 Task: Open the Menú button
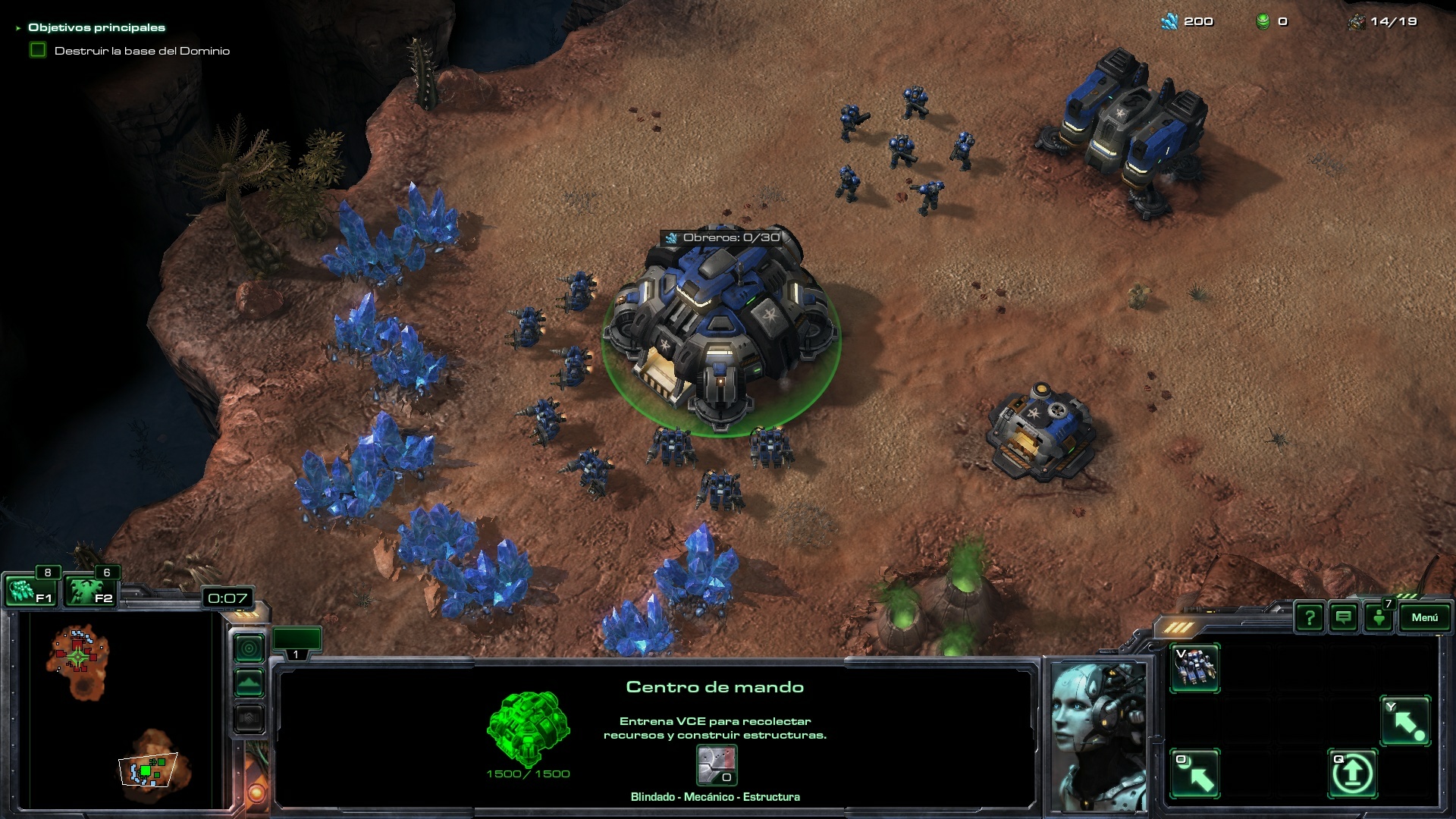pyautogui.click(x=1424, y=617)
